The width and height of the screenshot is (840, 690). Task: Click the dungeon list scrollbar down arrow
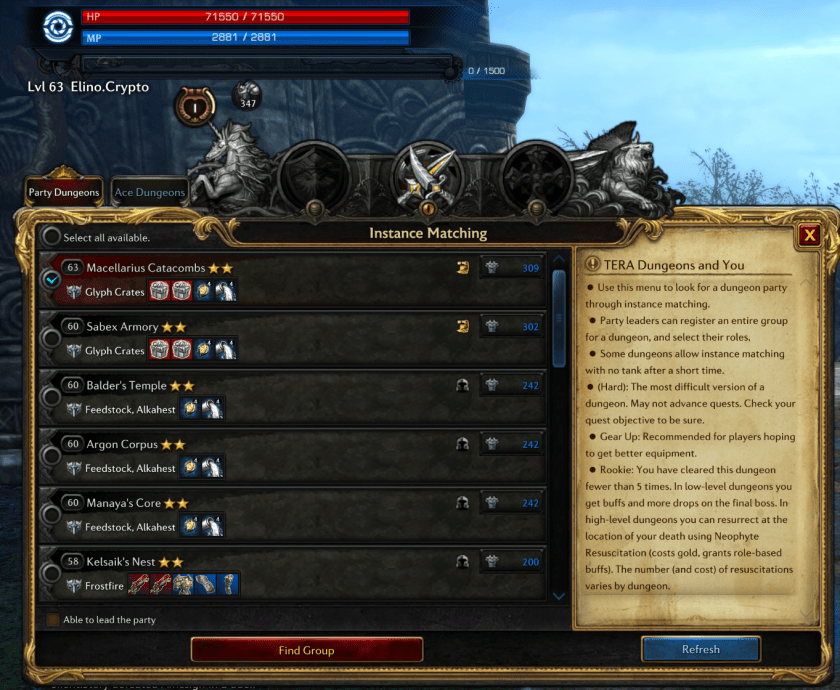tap(559, 596)
